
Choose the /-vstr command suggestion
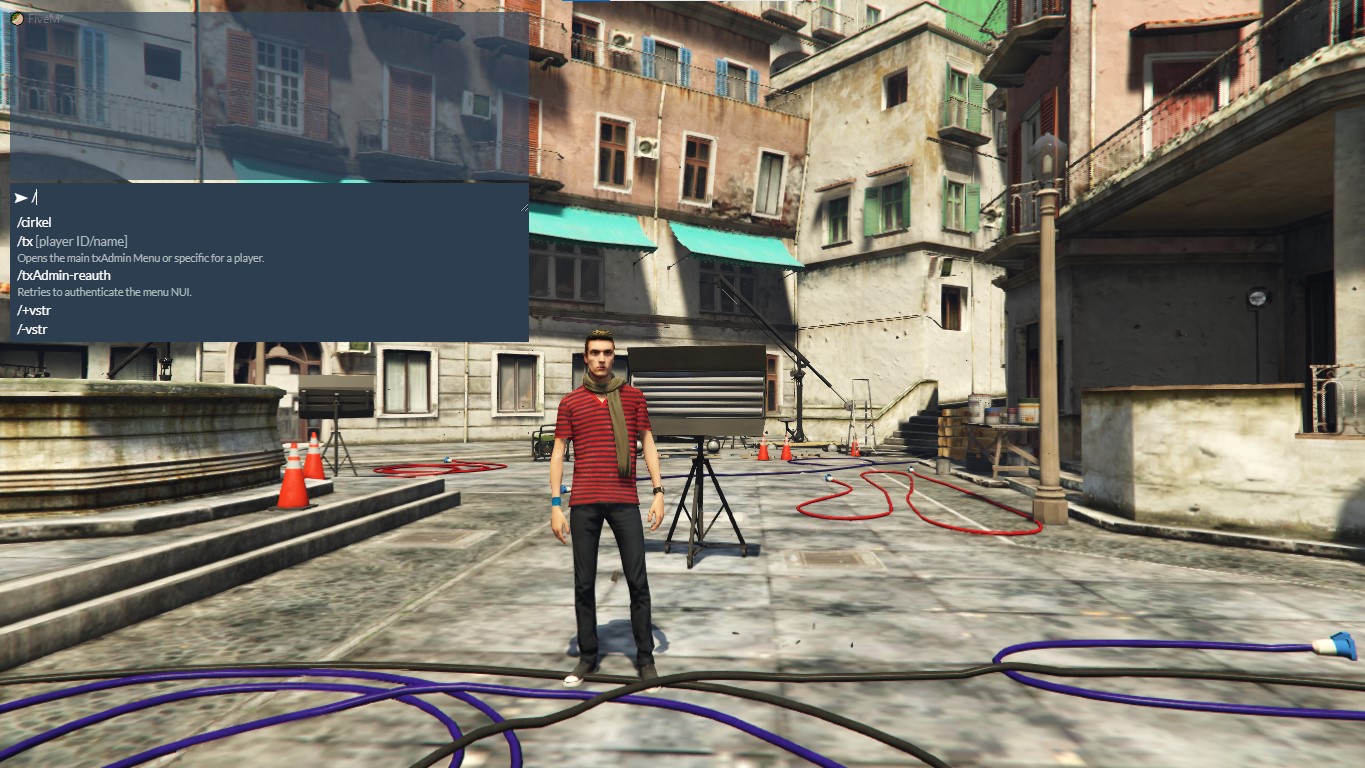32,329
